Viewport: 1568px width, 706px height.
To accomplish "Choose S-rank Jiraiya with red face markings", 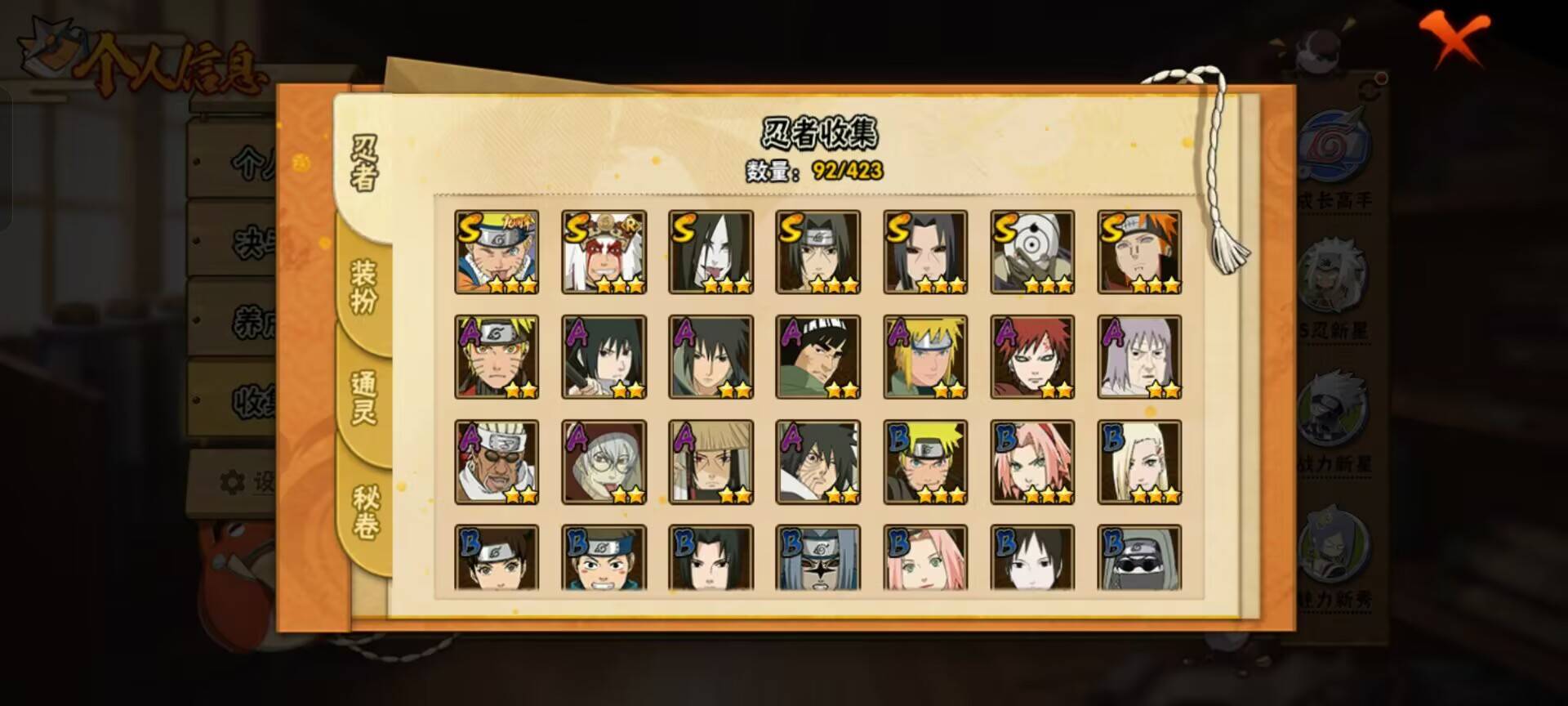I will (x=604, y=252).
